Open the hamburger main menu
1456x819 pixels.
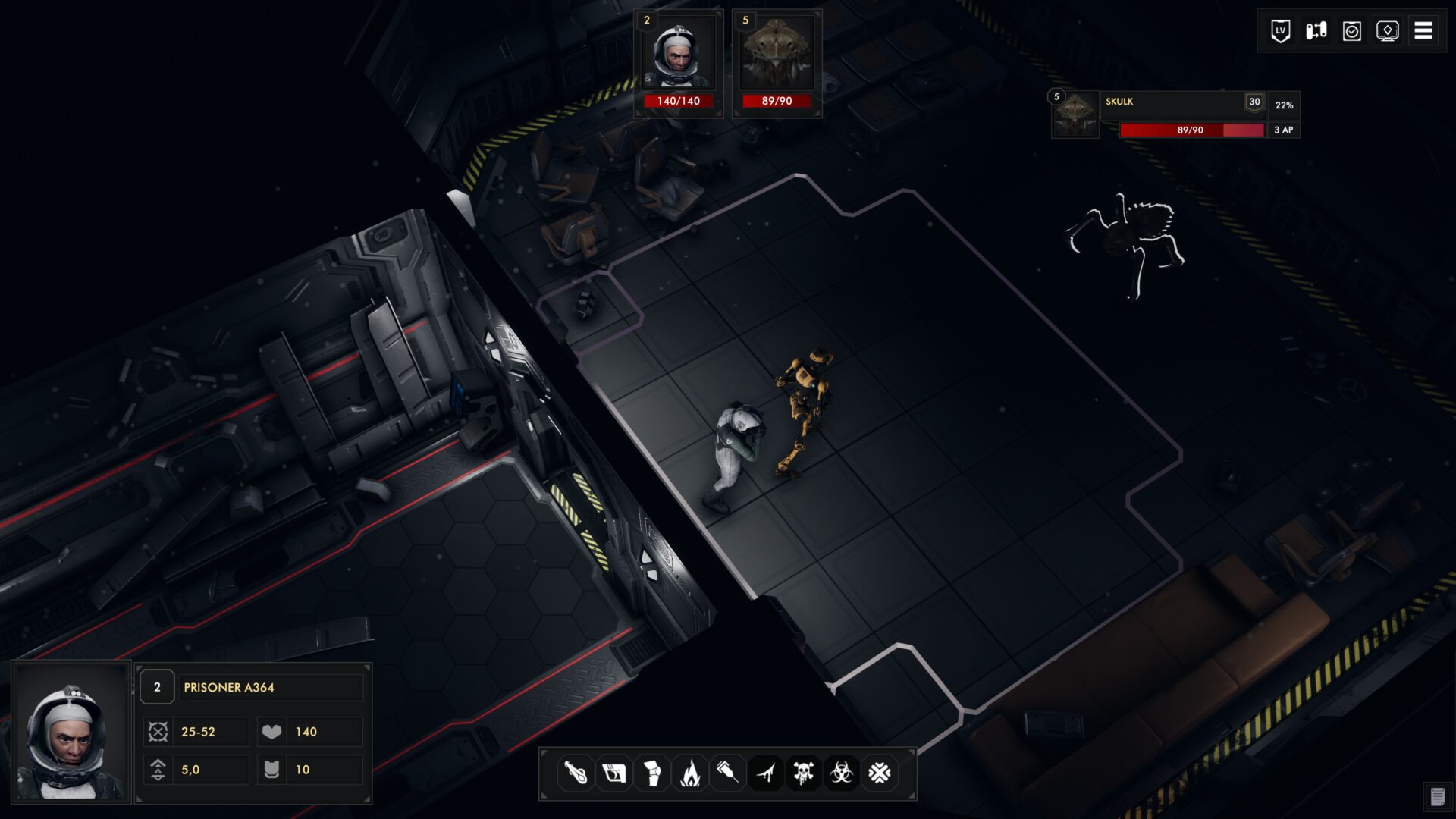point(1423,31)
